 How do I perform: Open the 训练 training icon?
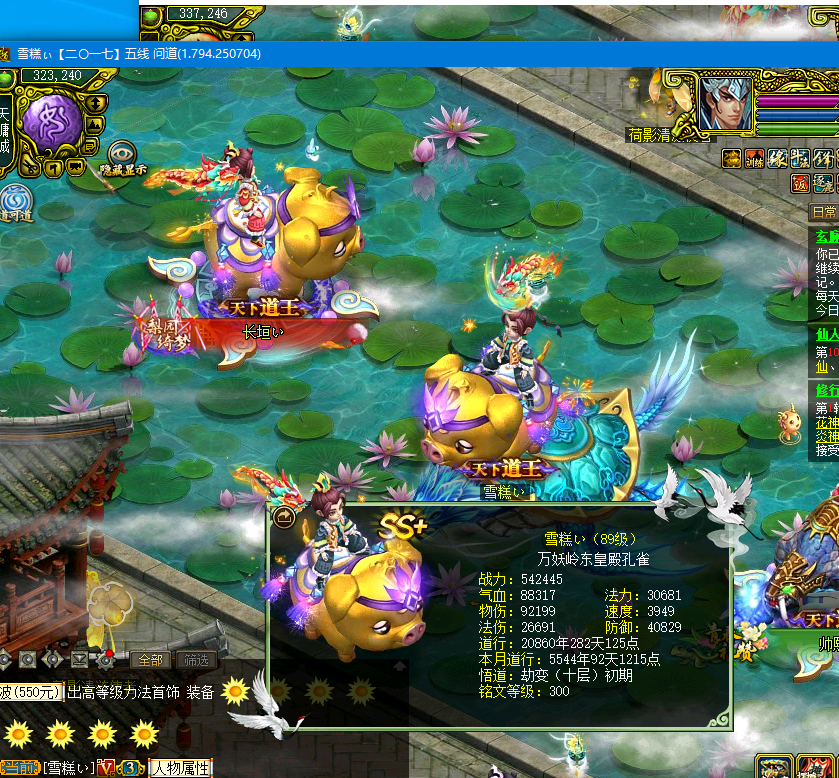[x=756, y=158]
